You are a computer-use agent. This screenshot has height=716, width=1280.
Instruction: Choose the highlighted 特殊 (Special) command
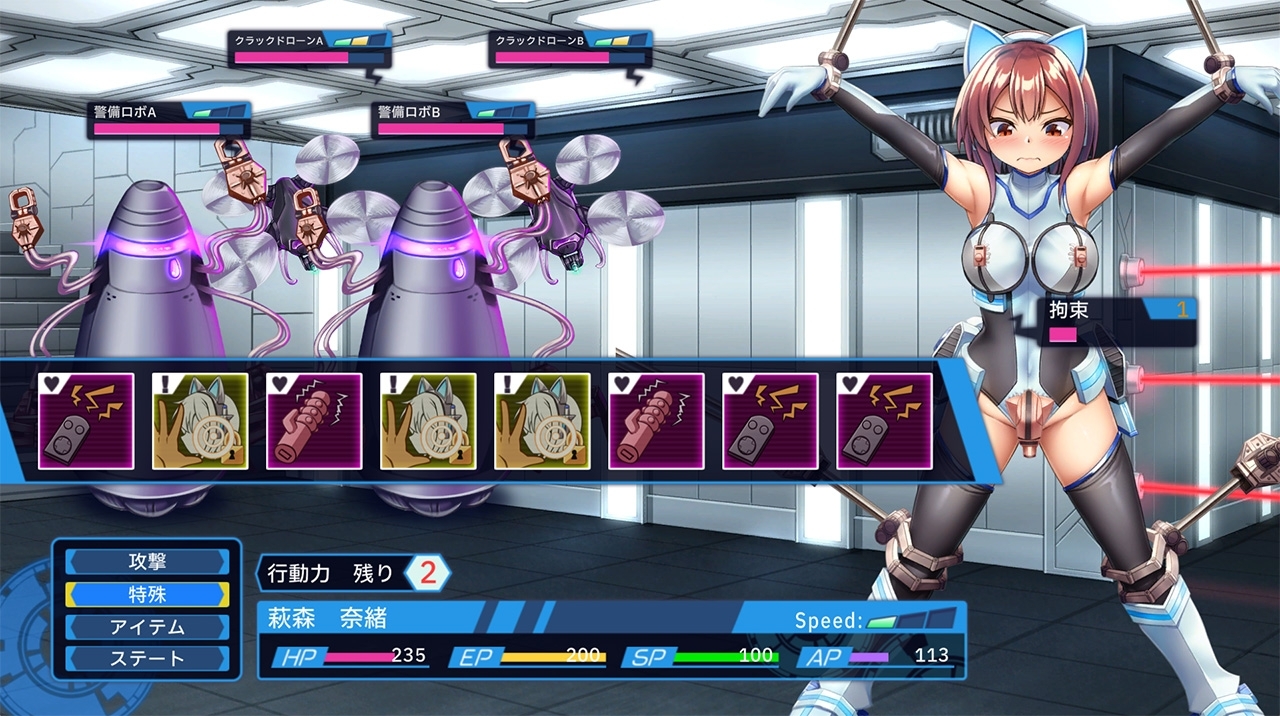tap(147, 594)
